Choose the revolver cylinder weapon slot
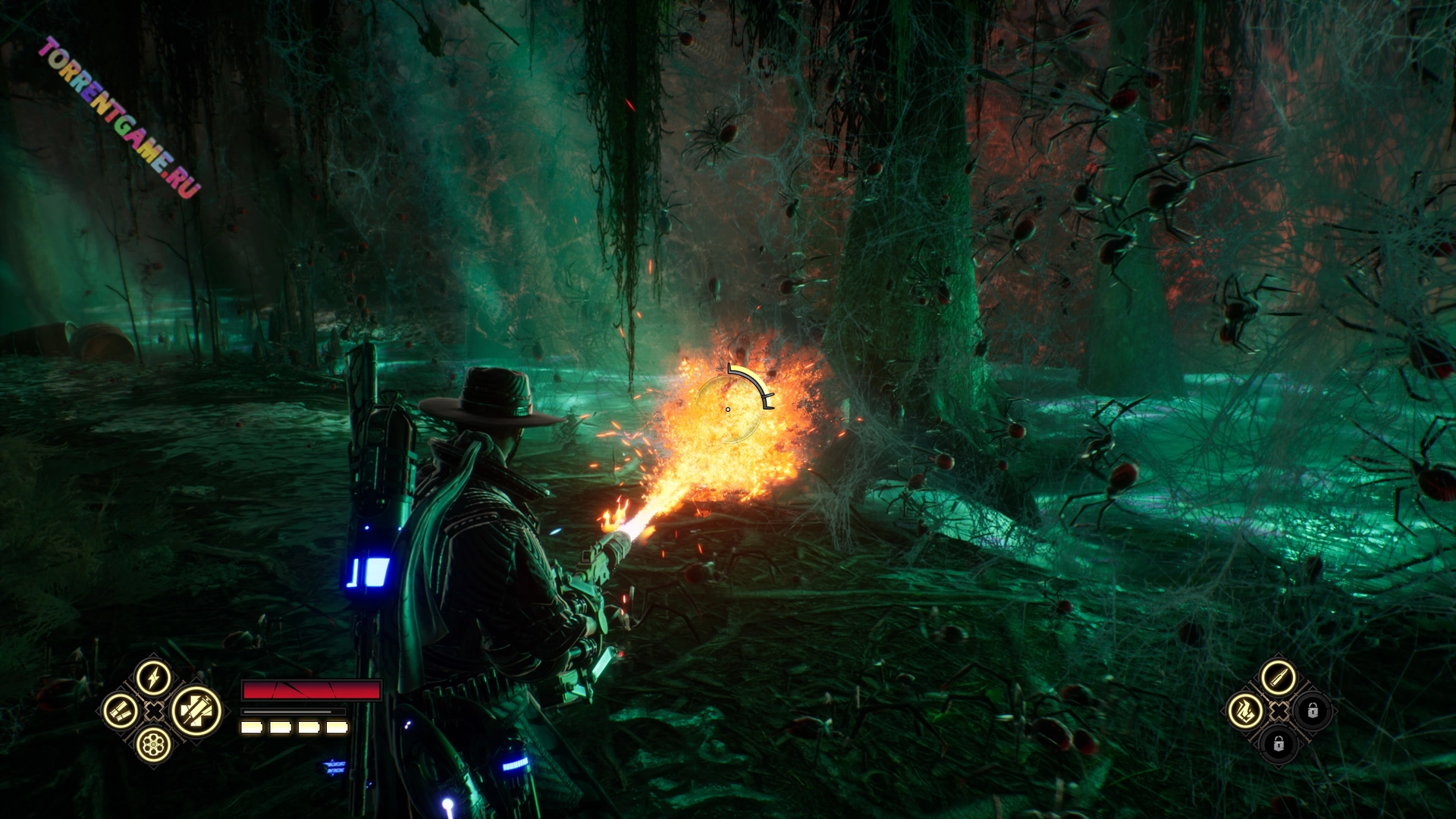This screenshot has width=1456, height=819. tap(153, 745)
